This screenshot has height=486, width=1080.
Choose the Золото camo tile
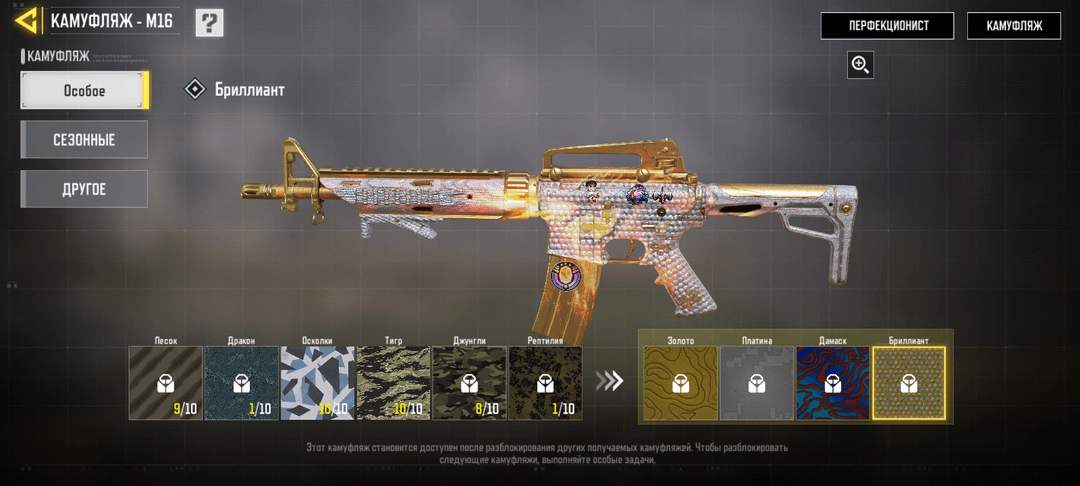point(680,383)
